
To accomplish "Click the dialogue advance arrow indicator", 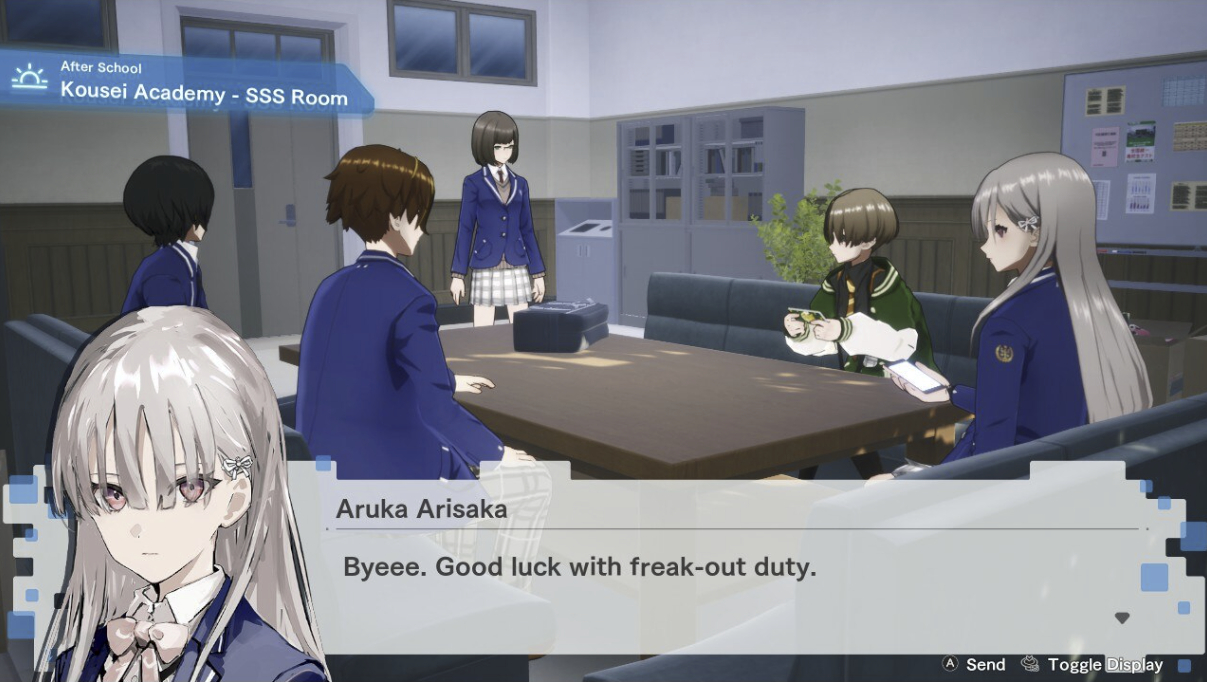I will point(1121,618).
